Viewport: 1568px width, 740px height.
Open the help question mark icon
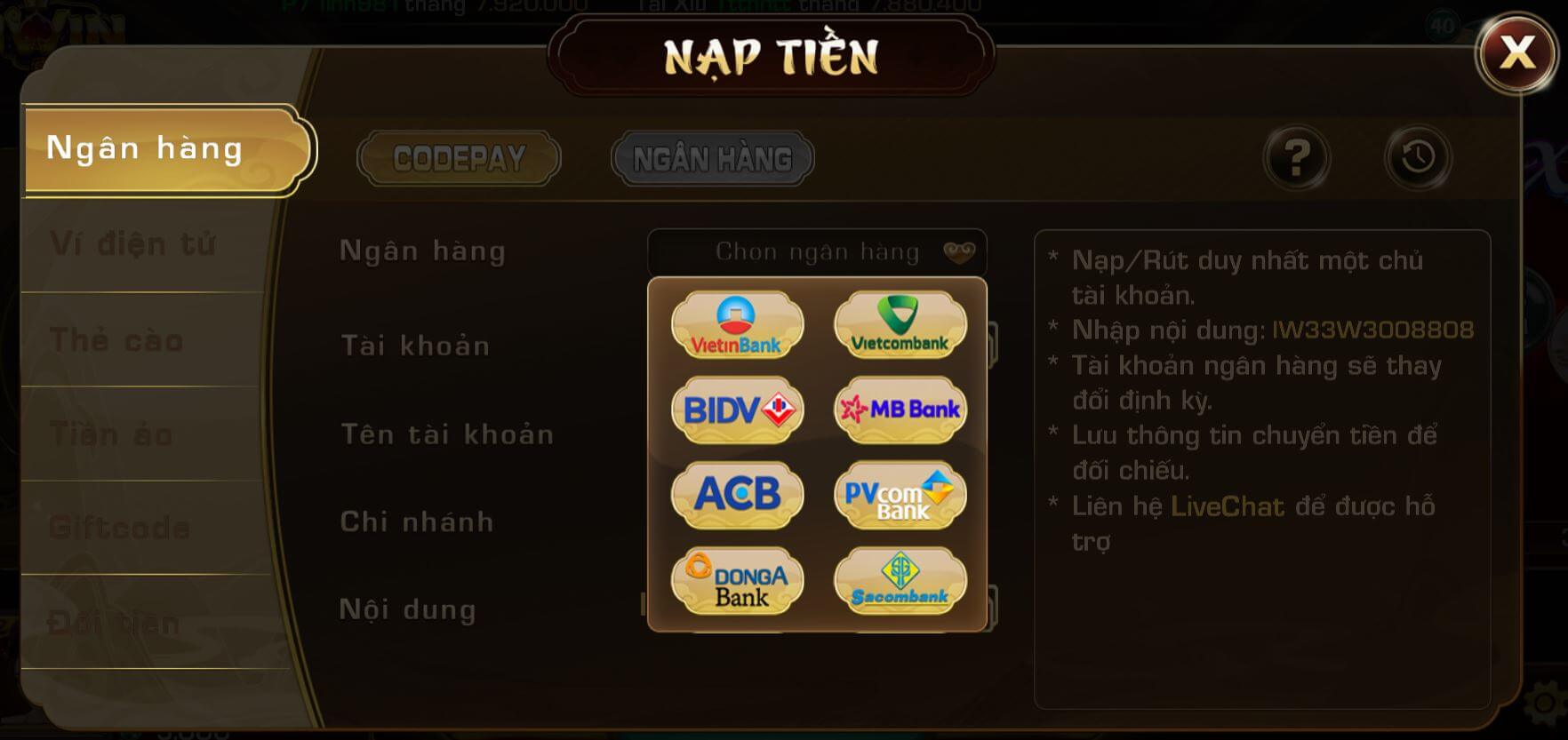click(x=1299, y=158)
